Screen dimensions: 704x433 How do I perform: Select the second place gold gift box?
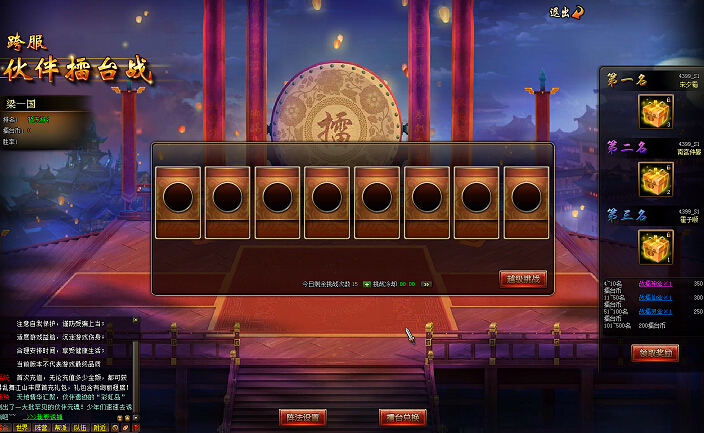(654, 179)
